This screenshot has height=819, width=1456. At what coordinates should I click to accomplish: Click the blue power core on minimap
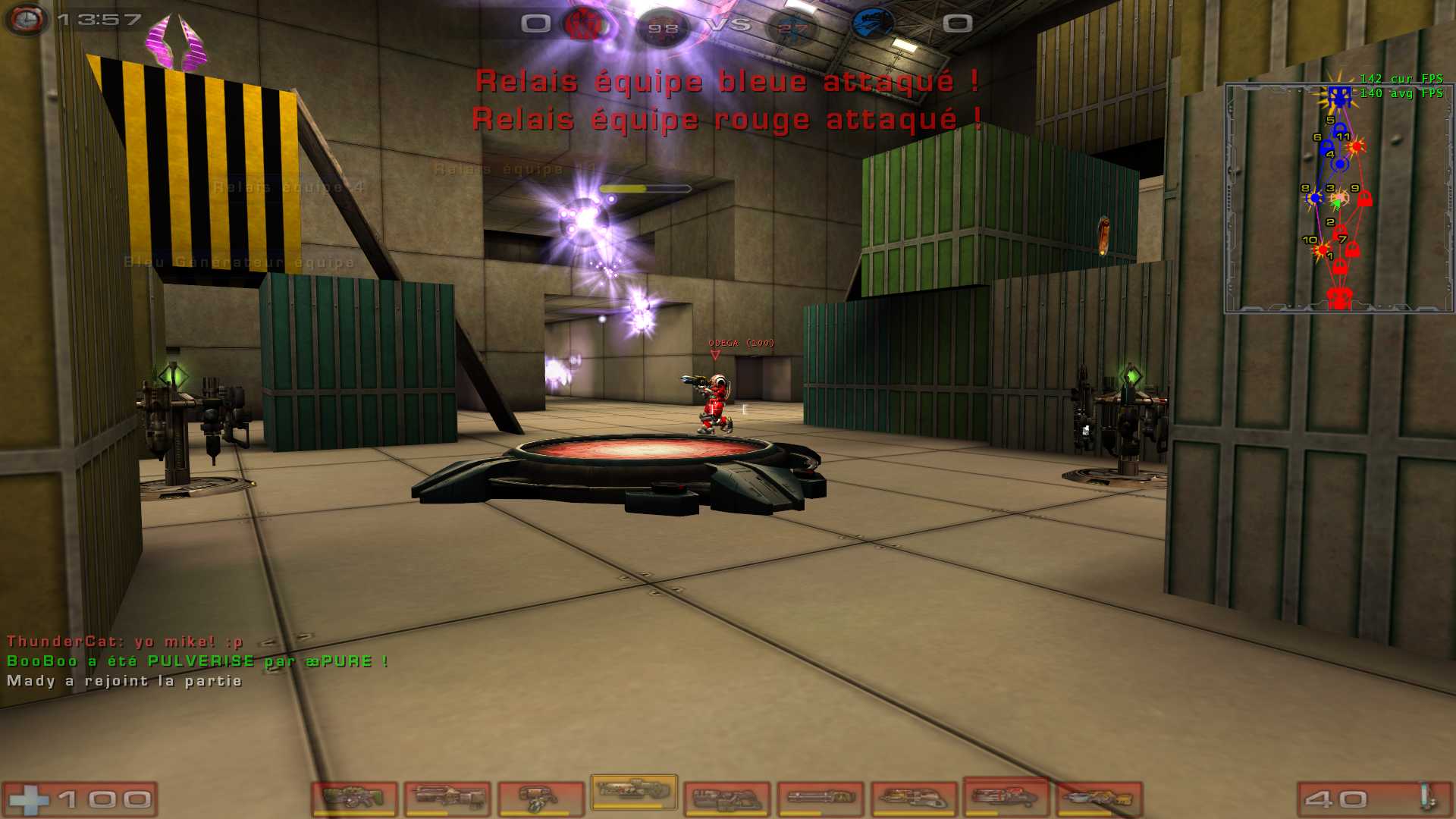pos(1339,96)
